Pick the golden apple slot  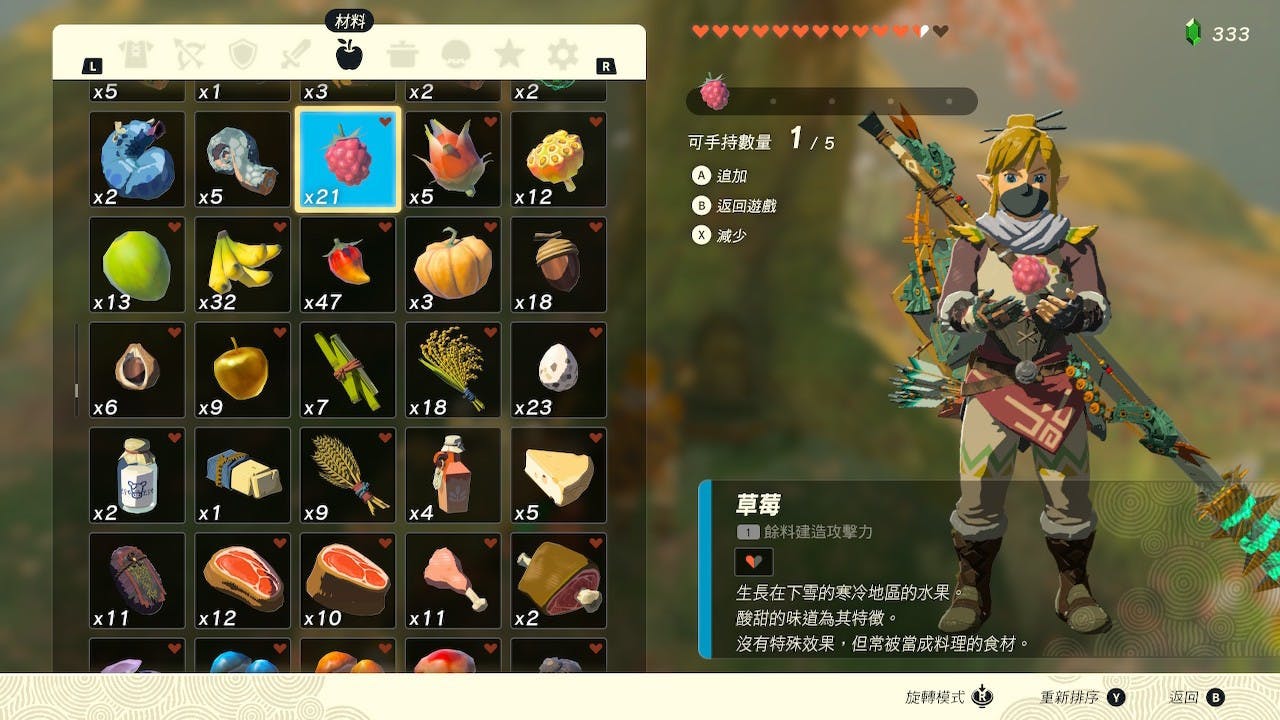[x=242, y=370]
